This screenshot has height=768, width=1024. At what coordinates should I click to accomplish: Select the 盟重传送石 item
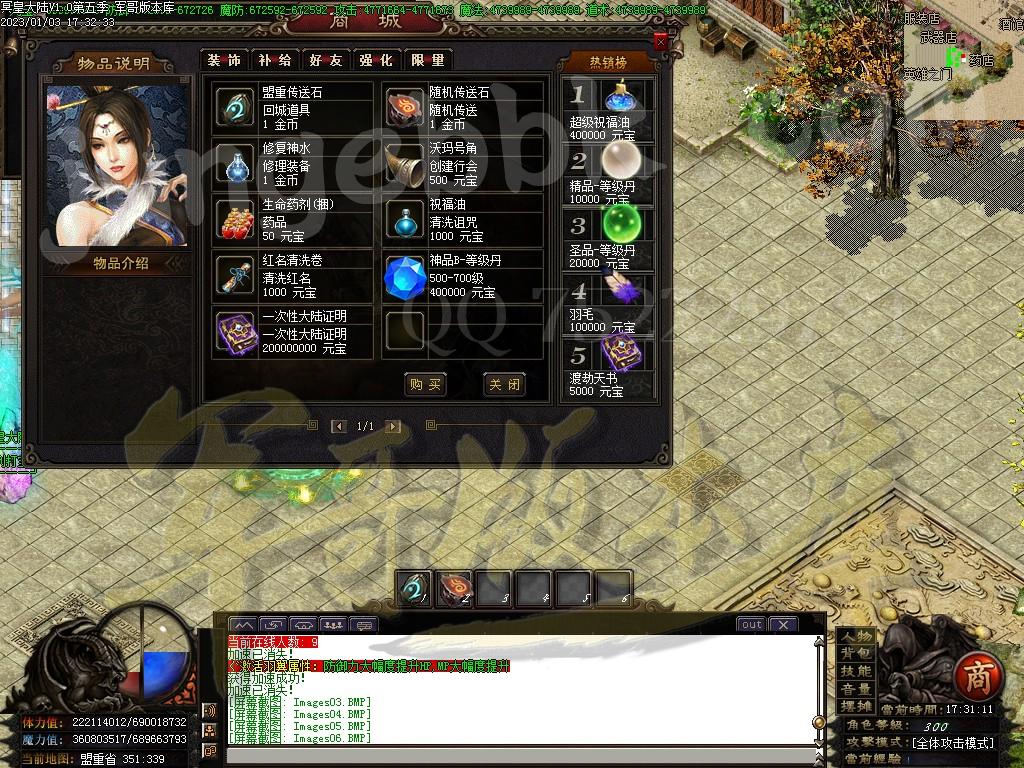point(237,108)
